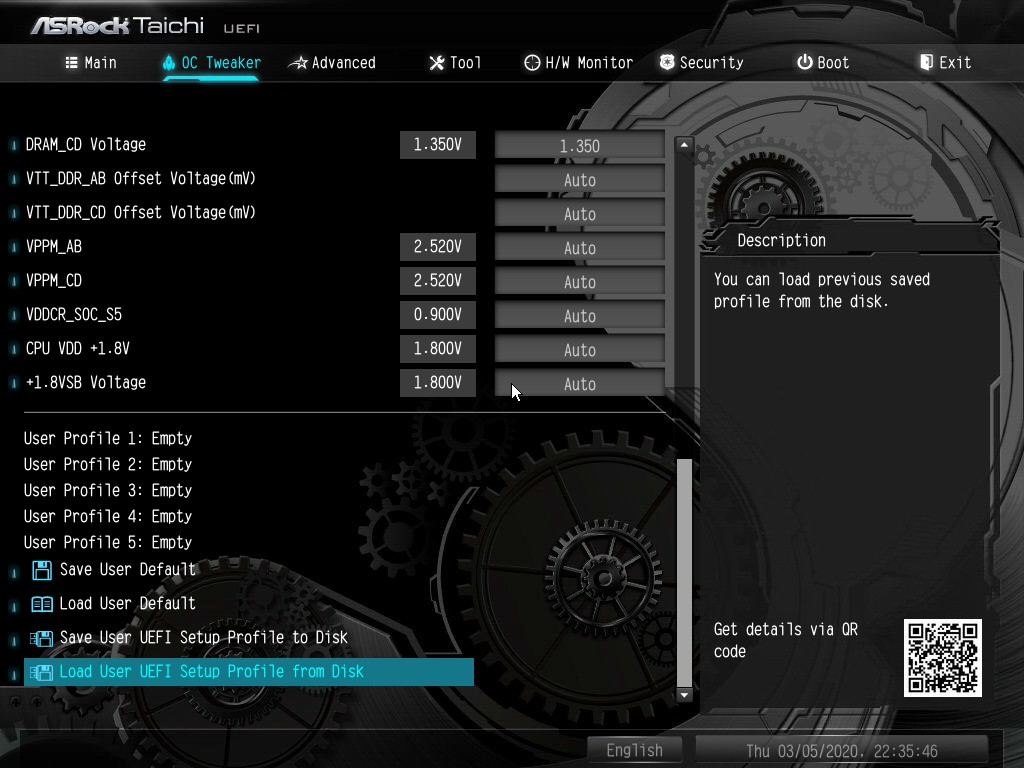1024x768 pixels.
Task: Select the Tool tab
Action: coord(455,63)
